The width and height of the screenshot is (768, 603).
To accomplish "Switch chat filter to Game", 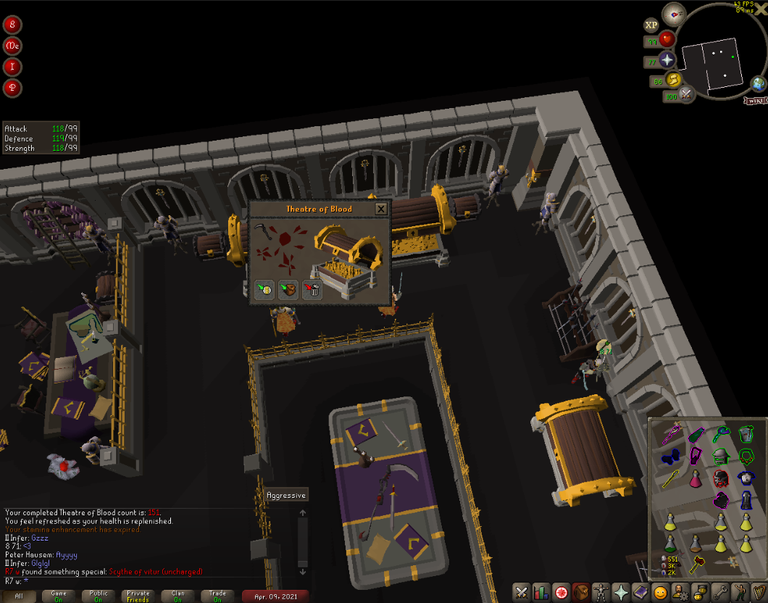I will (56, 595).
